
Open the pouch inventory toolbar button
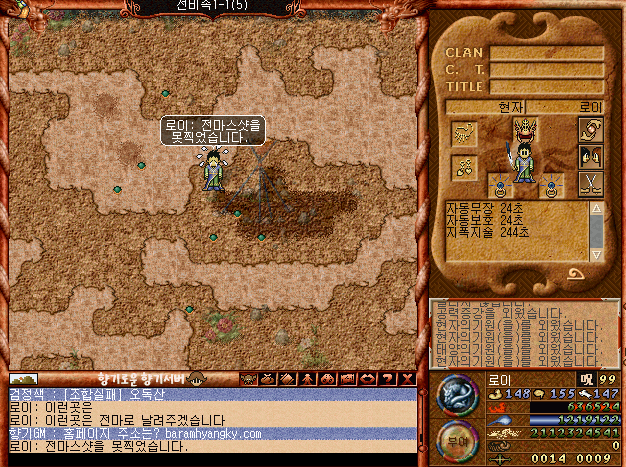[265, 379]
